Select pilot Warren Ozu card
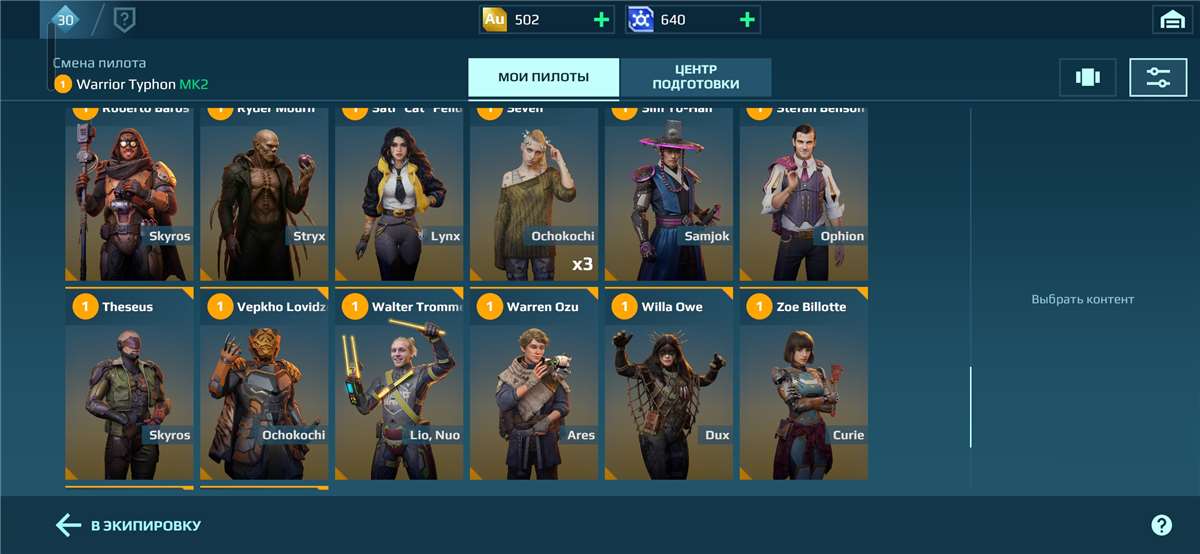This screenshot has height=554, width=1200. click(x=534, y=385)
